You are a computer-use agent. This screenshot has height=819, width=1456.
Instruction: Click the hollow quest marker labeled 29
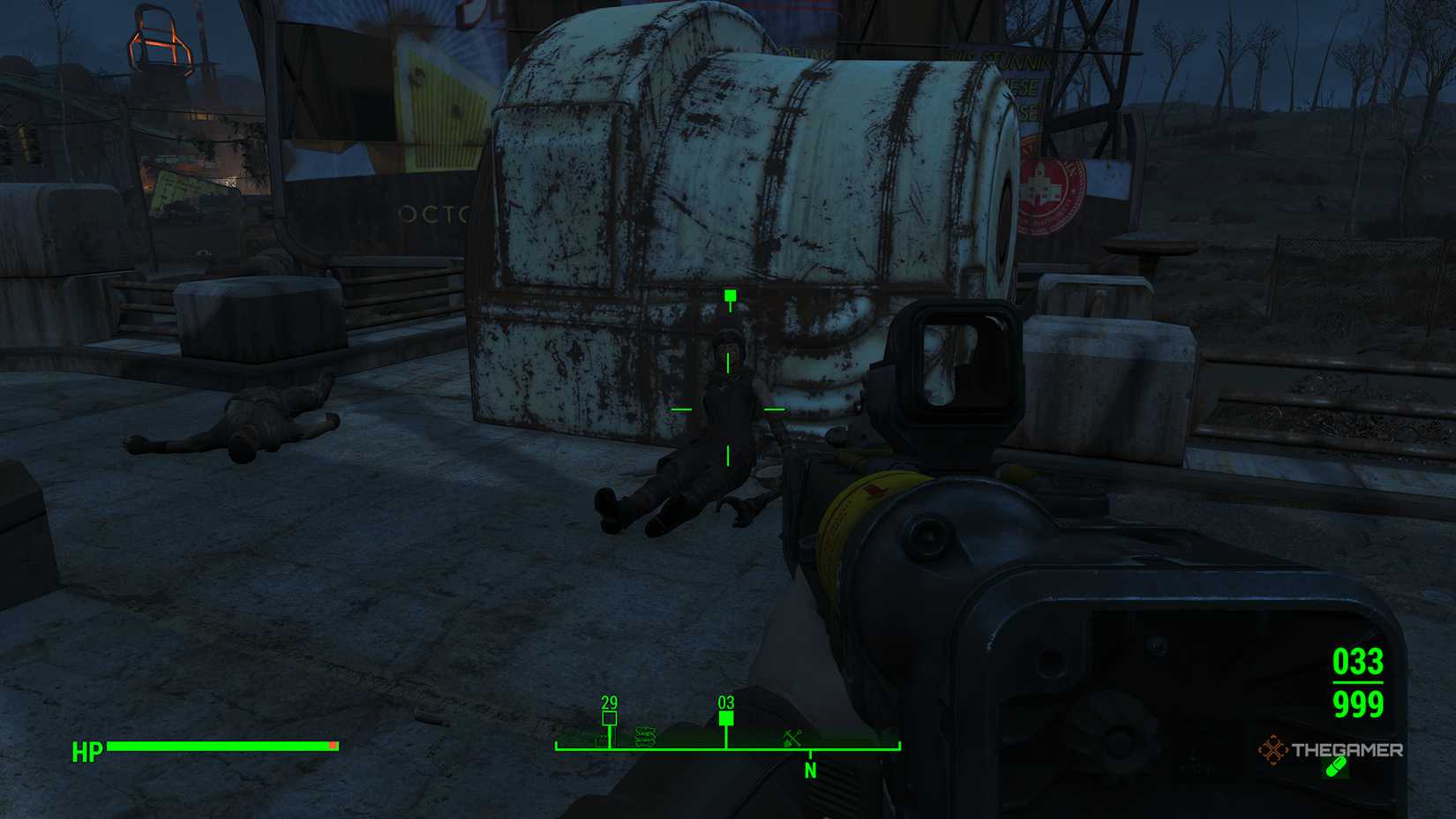tap(610, 717)
